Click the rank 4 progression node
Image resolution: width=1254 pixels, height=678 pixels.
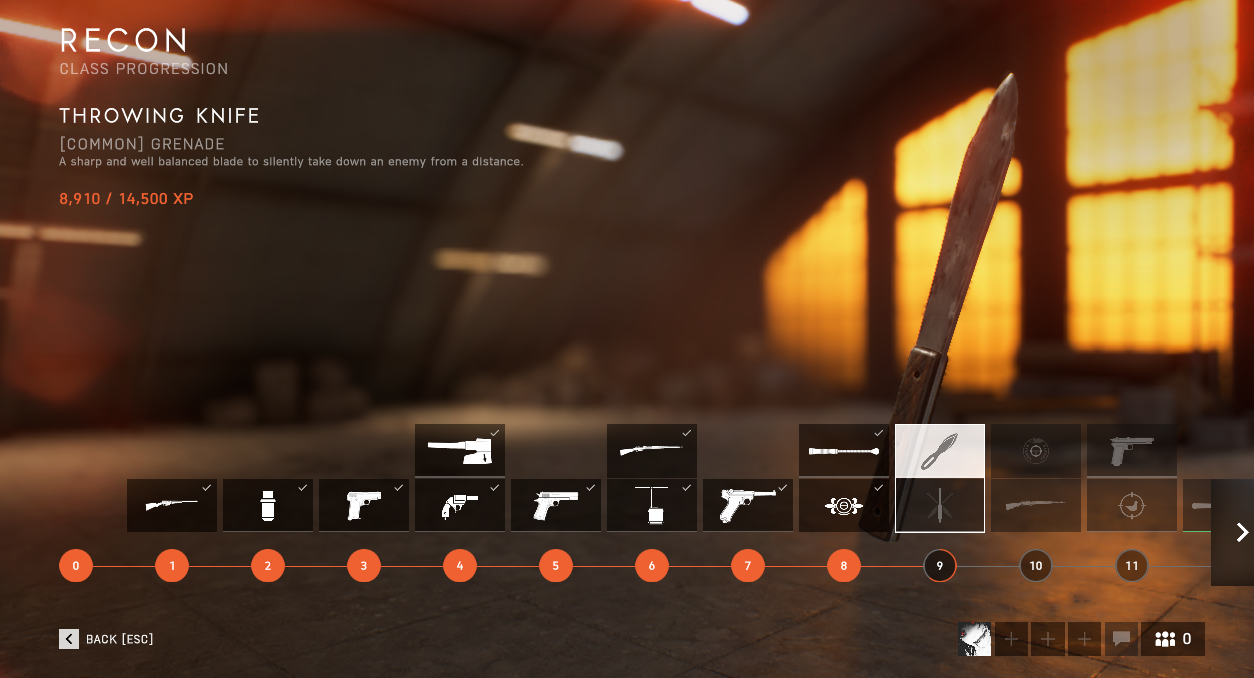point(459,566)
